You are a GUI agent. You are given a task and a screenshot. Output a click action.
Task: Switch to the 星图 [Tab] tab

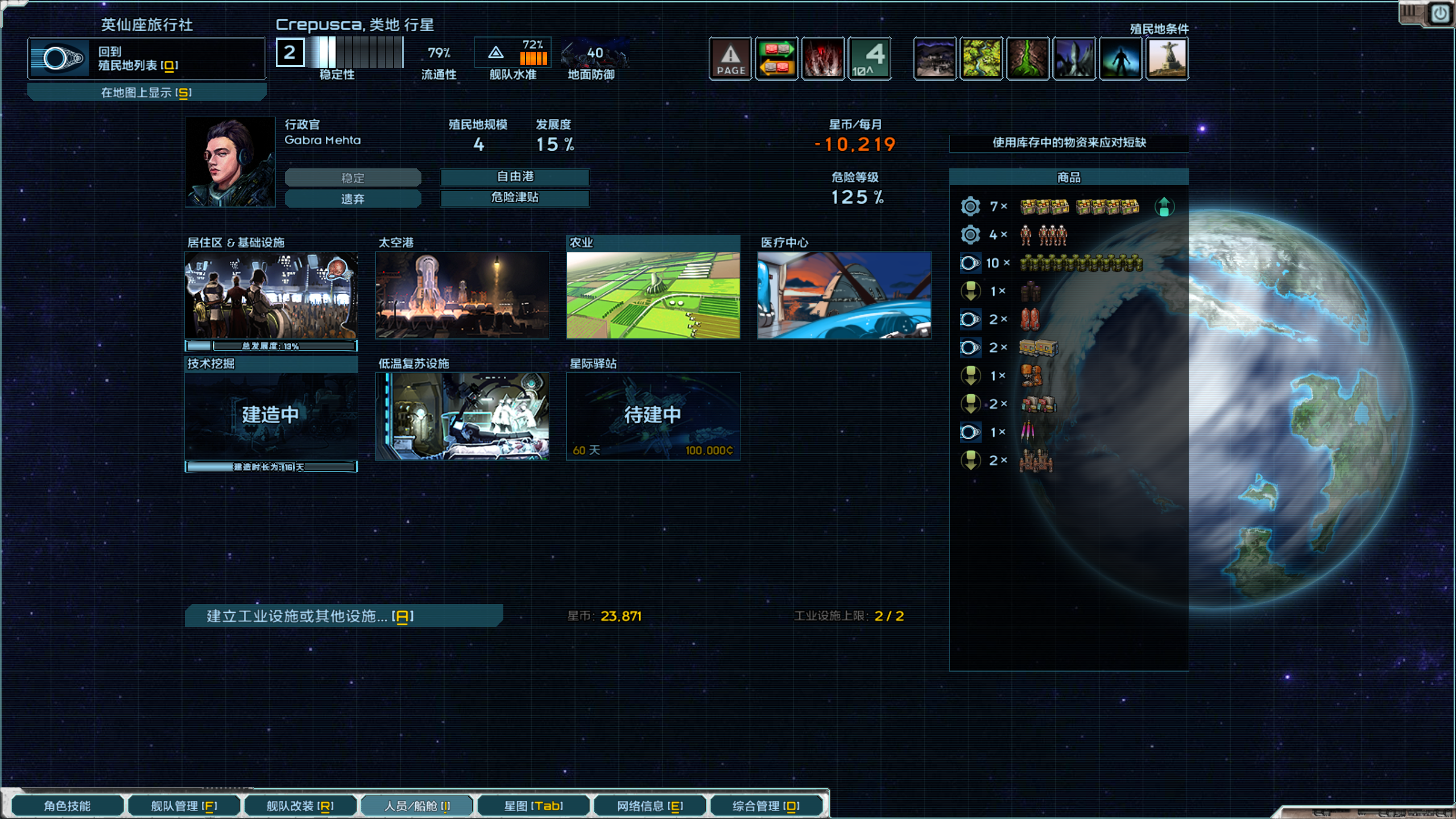point(533,805)
